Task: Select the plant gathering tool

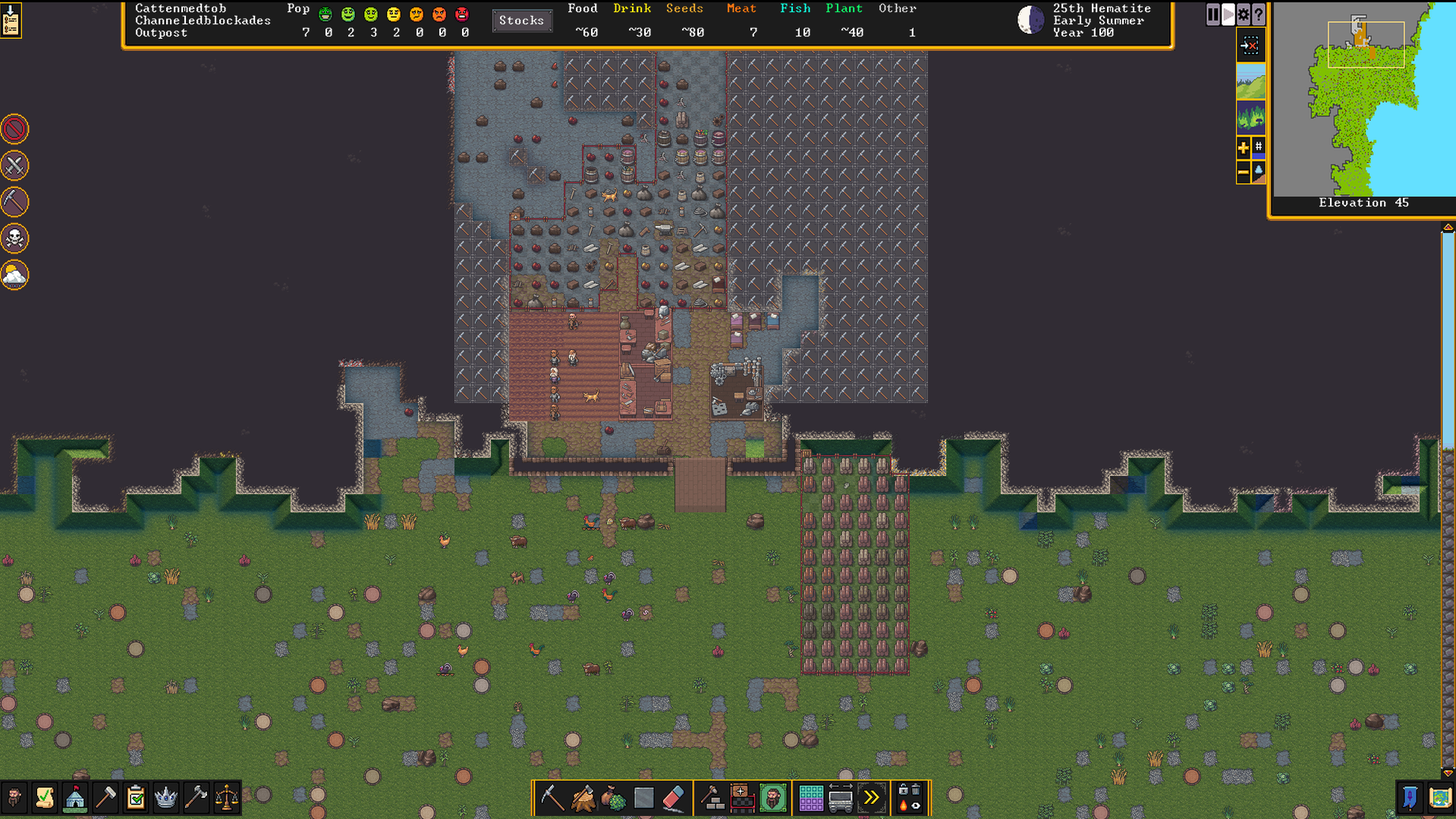Action: point(613,798)
